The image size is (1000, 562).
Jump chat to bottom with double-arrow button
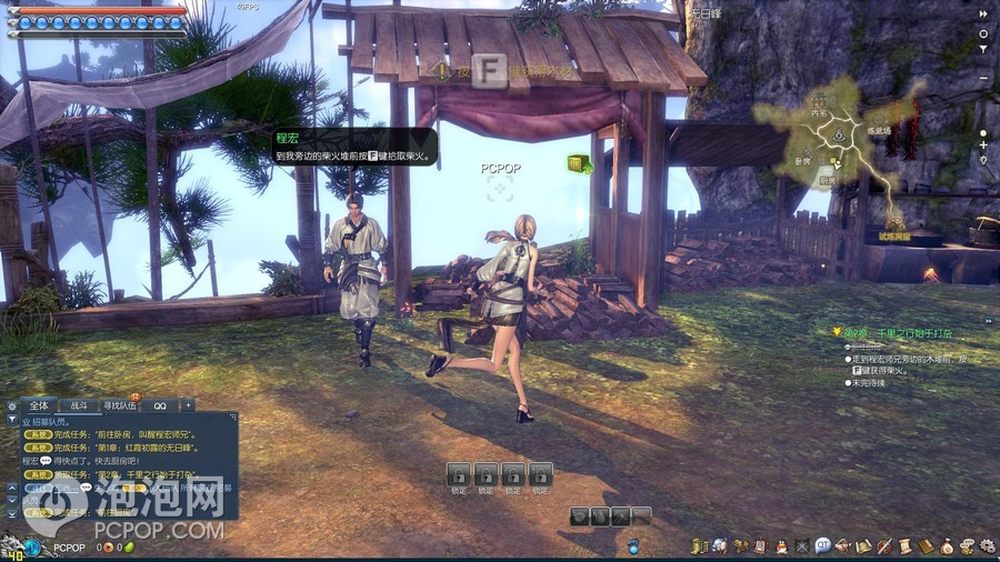[x=12, y=513]
